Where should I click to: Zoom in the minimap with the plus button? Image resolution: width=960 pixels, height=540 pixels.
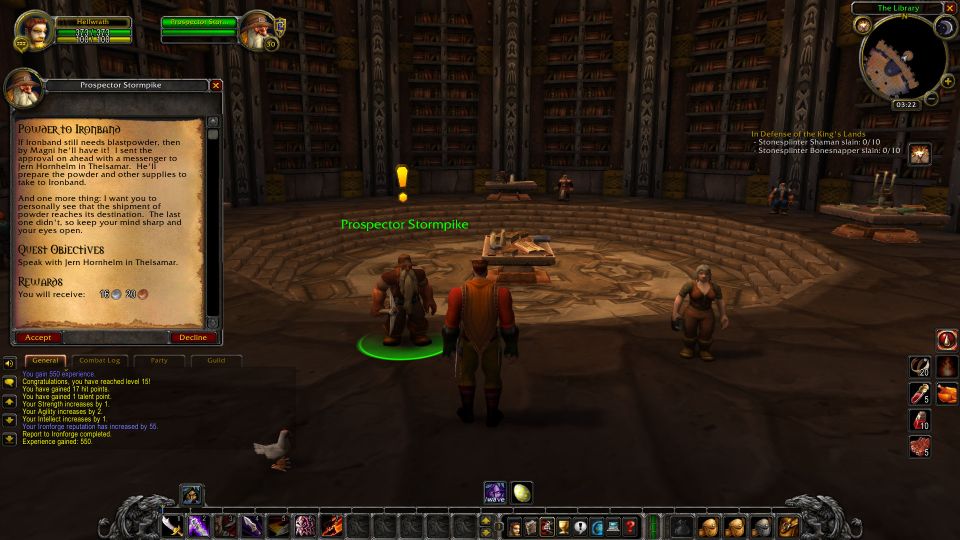tap(943, 83)
